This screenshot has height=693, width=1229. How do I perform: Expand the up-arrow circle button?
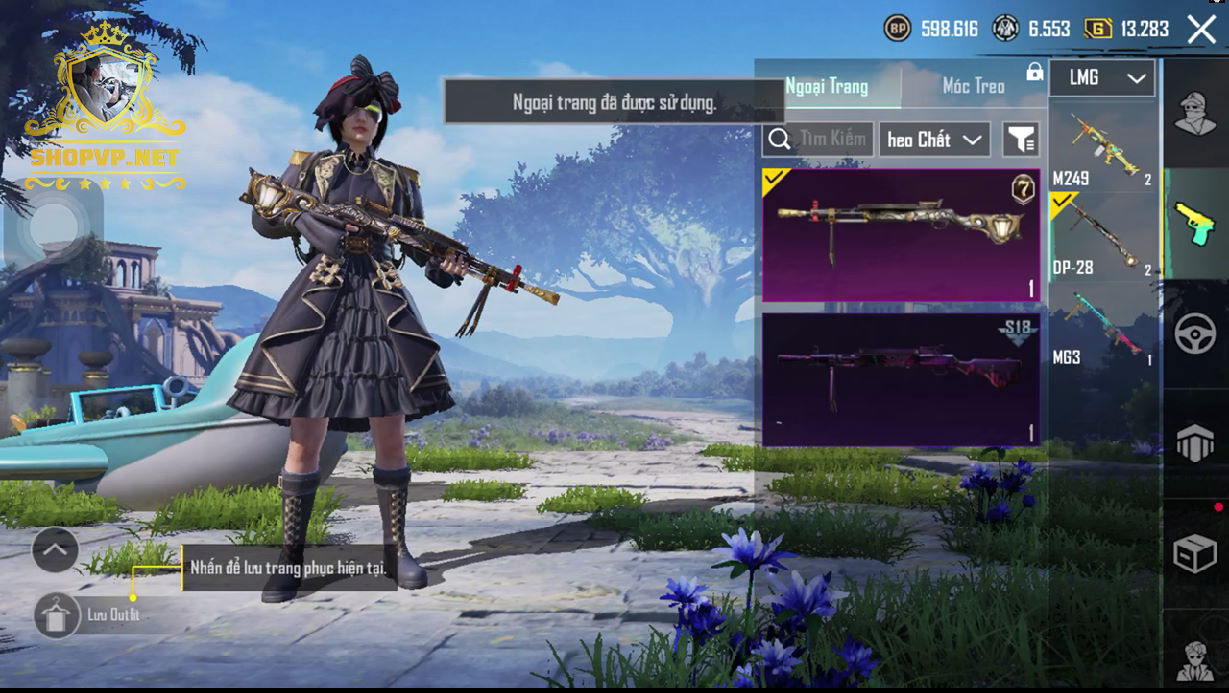pos(55,549)
